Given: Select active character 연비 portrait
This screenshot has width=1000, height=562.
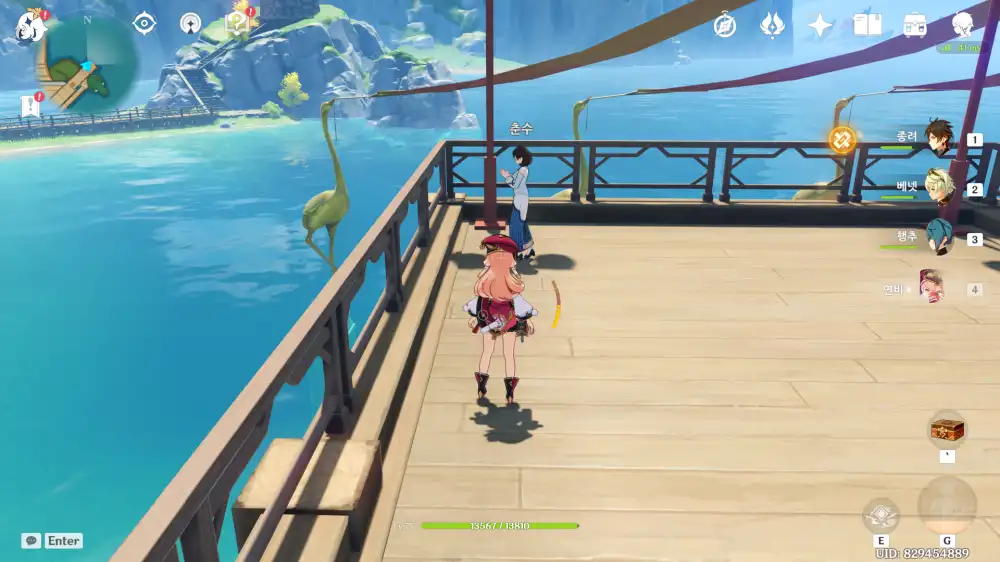Looking at the screenshot, I should [932, 288].
